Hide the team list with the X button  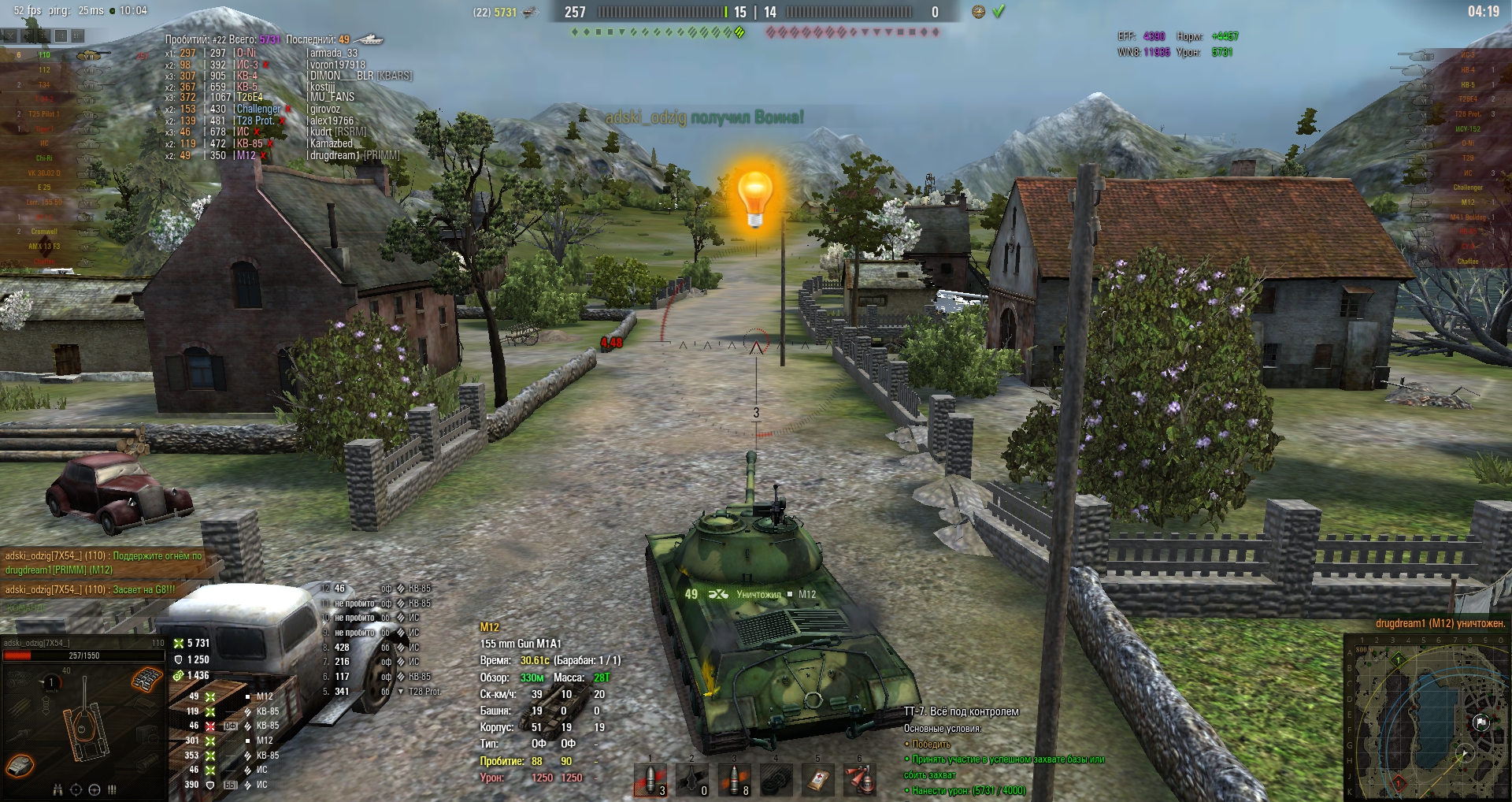pos(9,35)
